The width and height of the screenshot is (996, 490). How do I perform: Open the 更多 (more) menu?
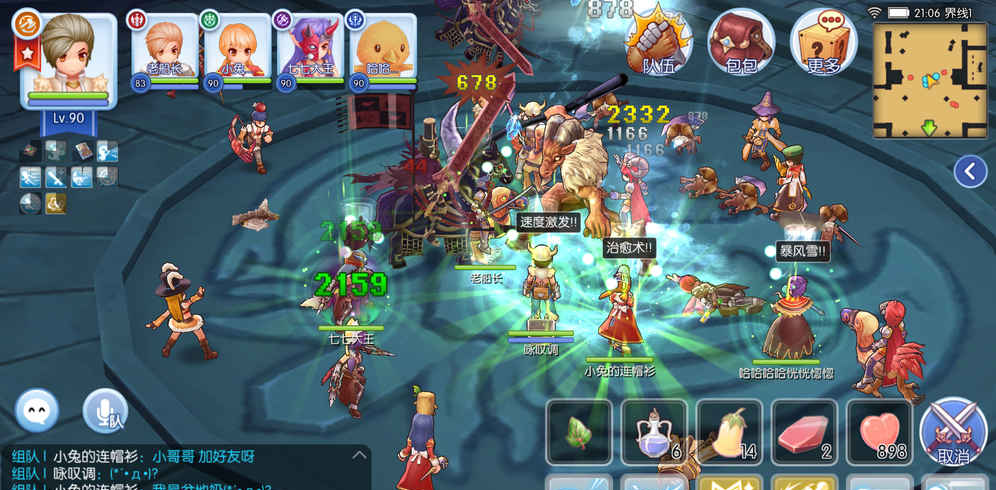(x=823, y=42)
